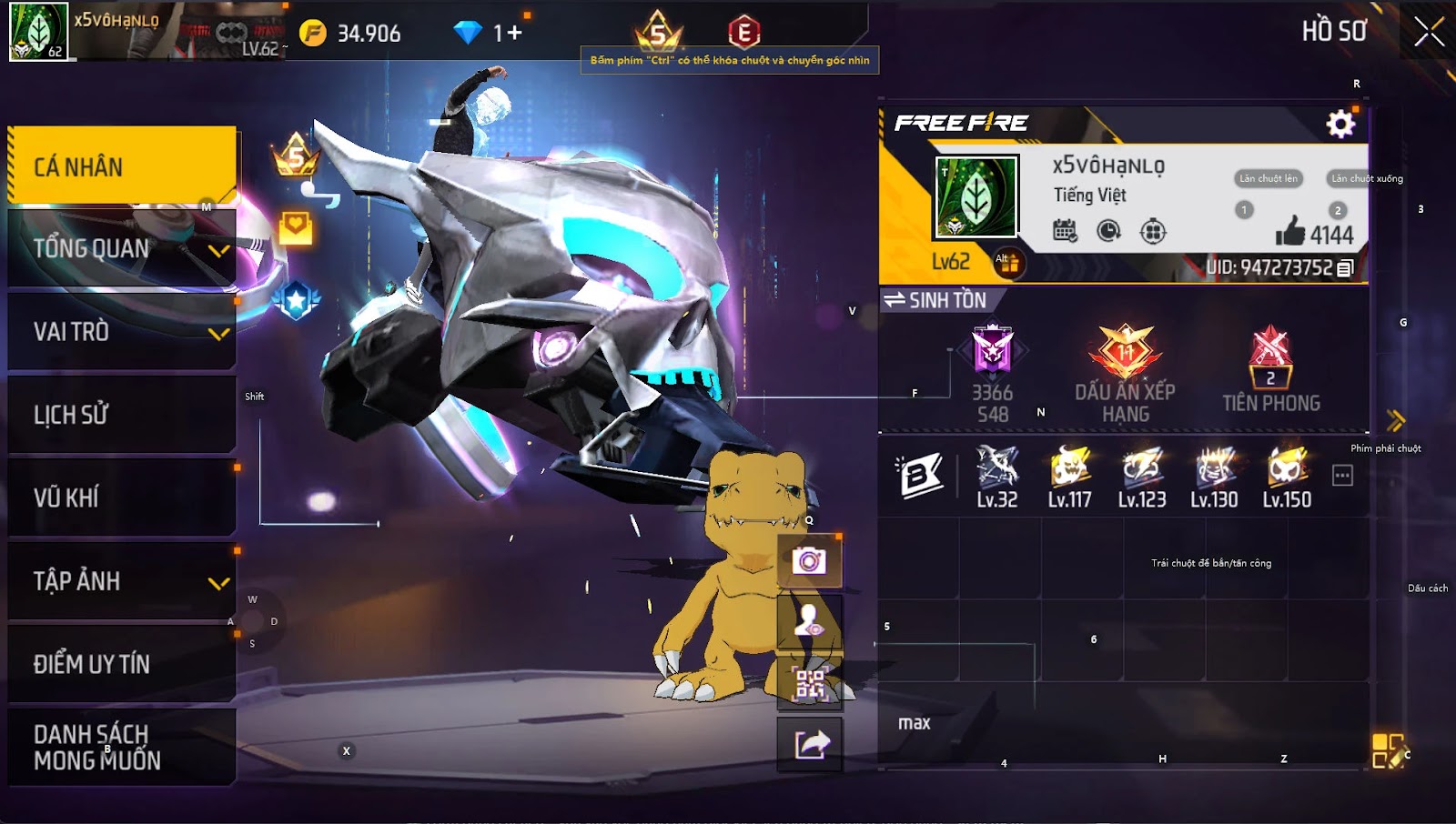Select the Cá Nhân tab

tap(122, 166)
